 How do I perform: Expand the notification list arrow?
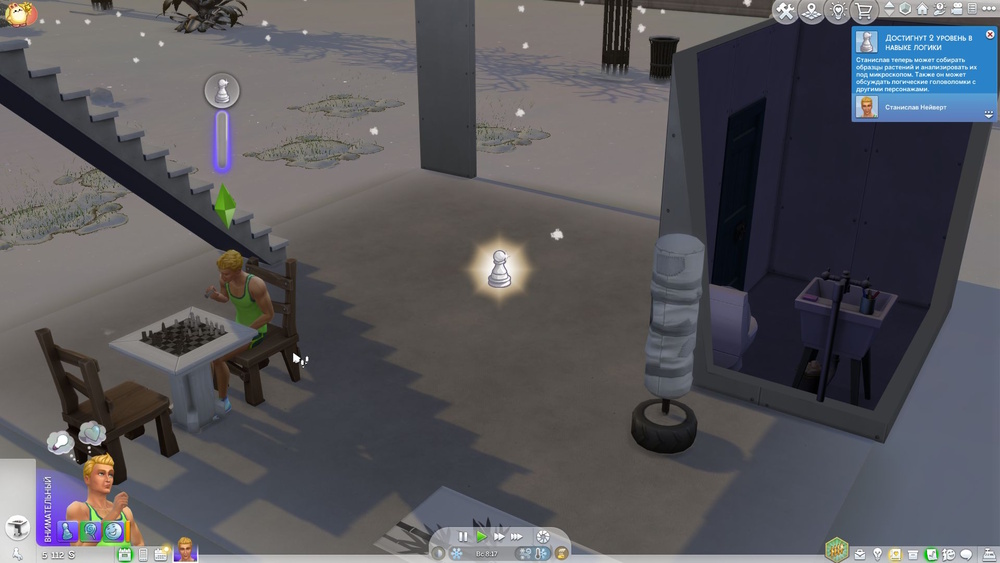click(x=988, y=113)
